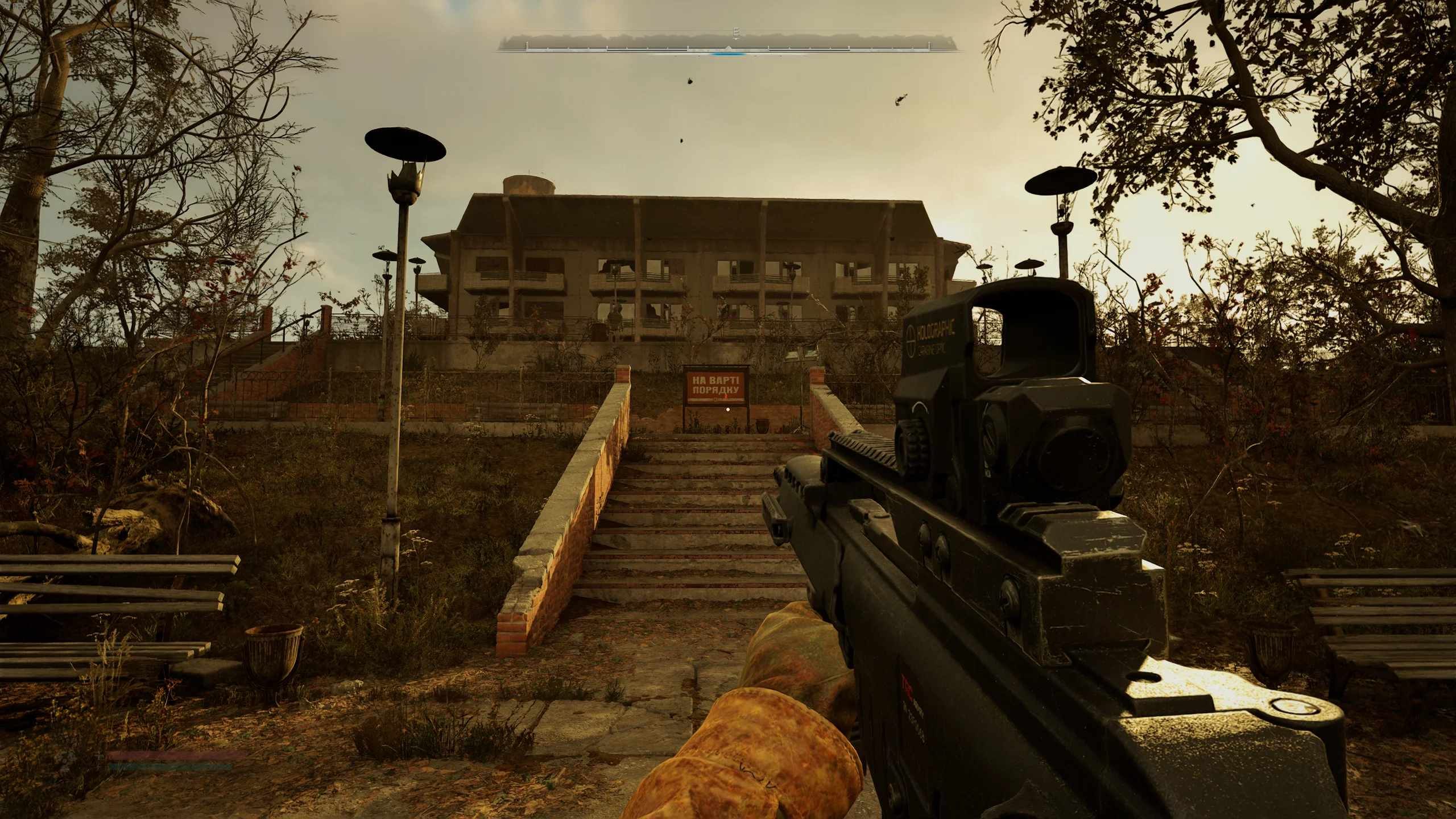Viewport: 1456px width, 819px height.
Task: Click the compass bar heading strip
Action: pos(729,44)
